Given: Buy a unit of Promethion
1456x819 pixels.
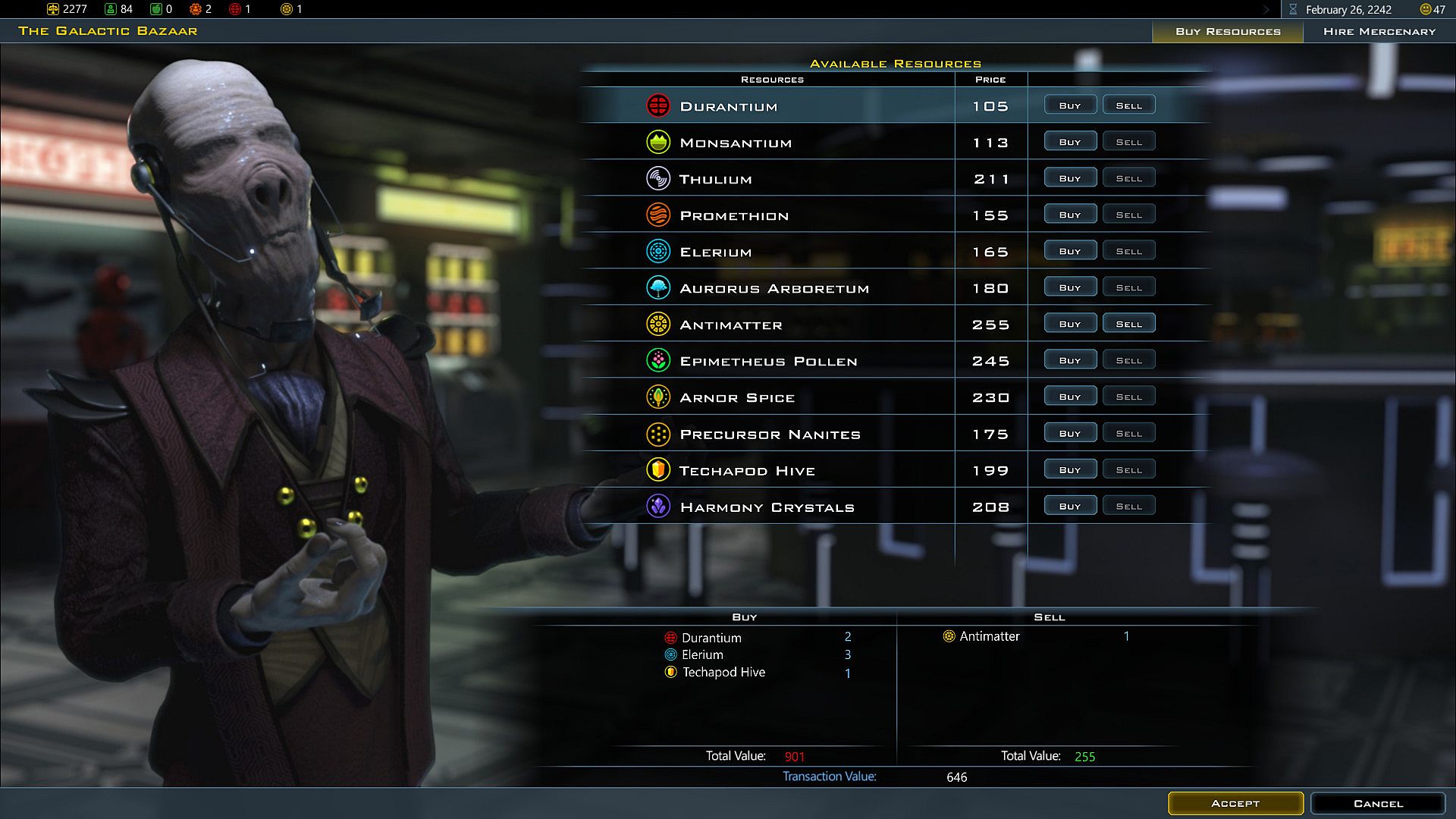Looking at the screenshot, I should point(1070,215).
